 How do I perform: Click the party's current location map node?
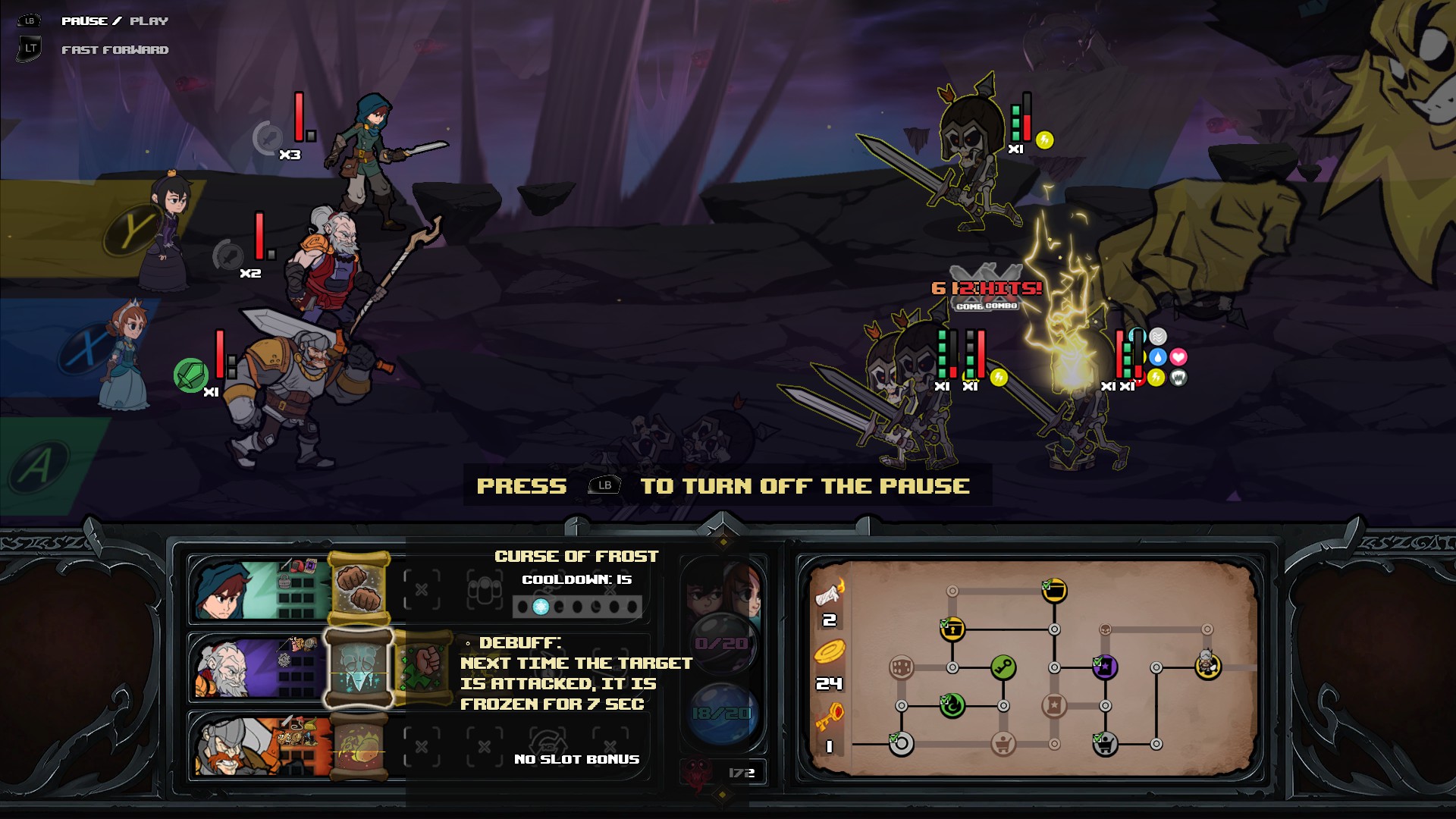click(1207, 666)
